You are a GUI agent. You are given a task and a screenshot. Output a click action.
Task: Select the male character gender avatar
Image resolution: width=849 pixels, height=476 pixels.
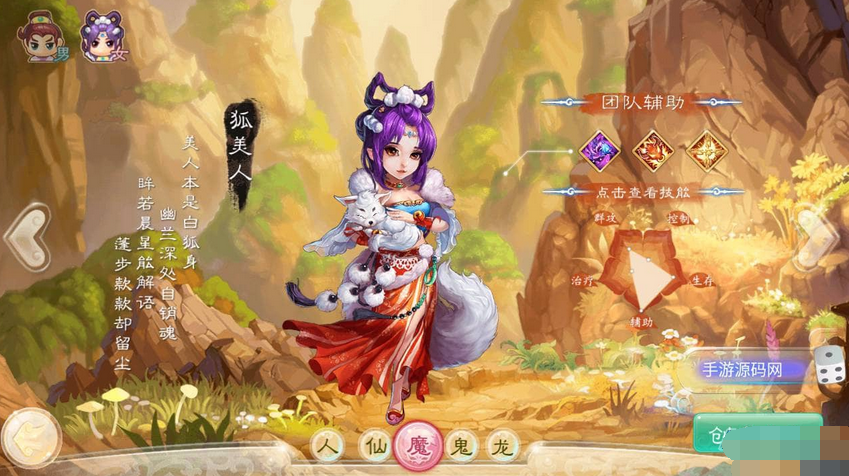click(44, 37)
